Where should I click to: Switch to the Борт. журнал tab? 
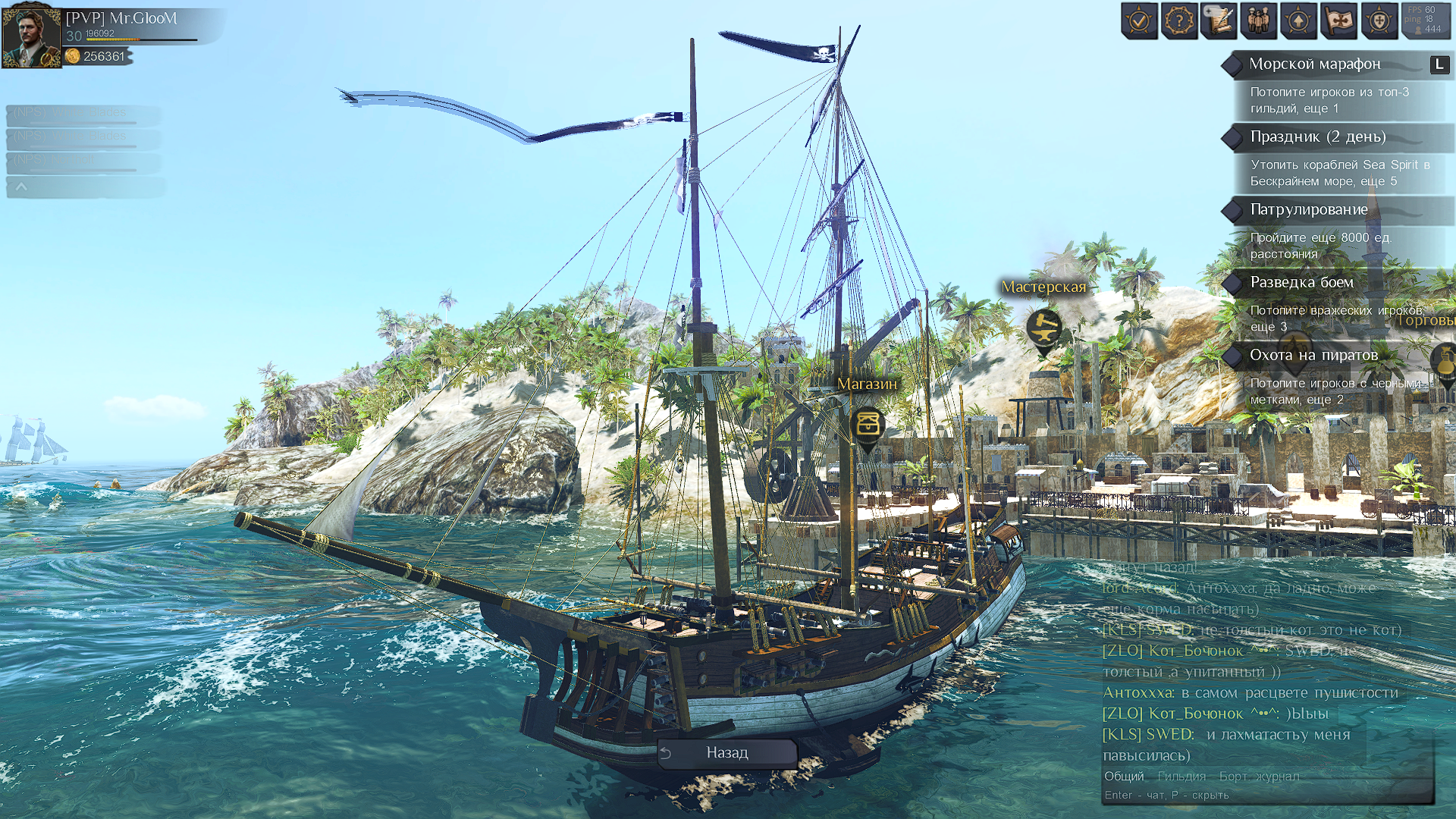(x=1259, y=777)
